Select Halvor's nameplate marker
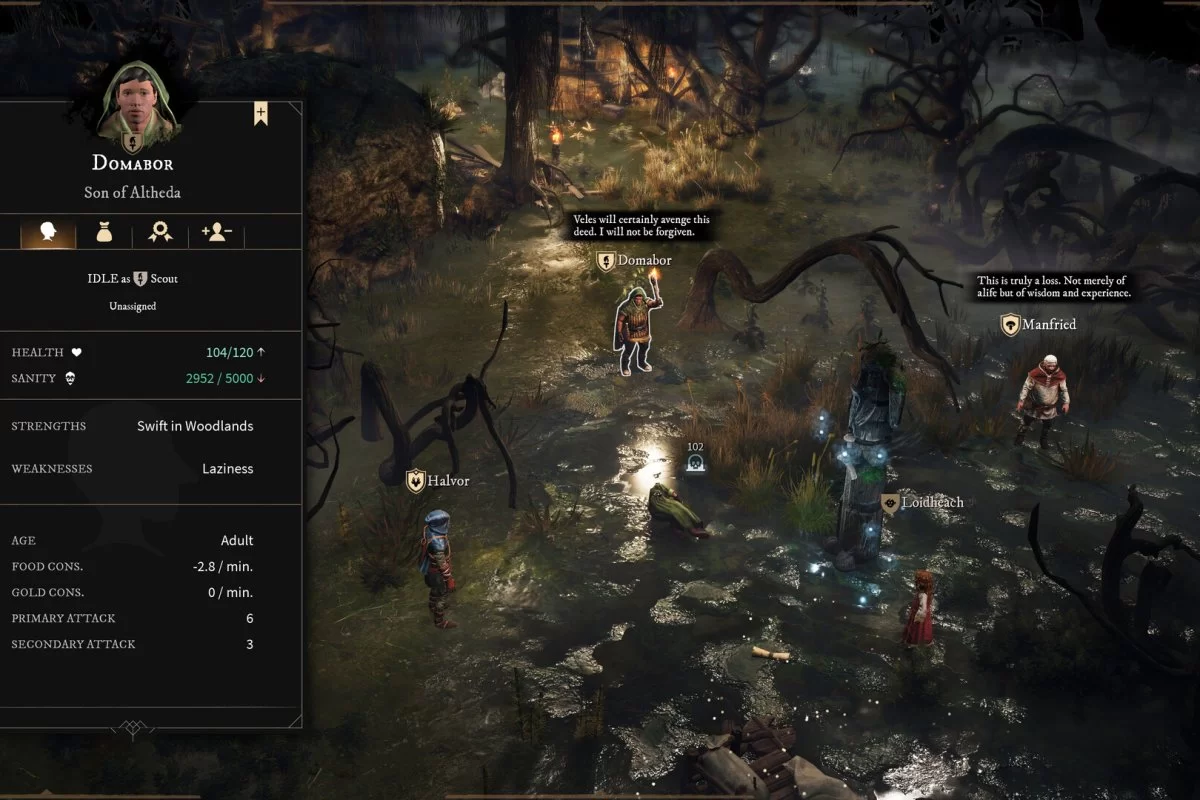This screenshot has height=800, width=1200. point(416,481)
